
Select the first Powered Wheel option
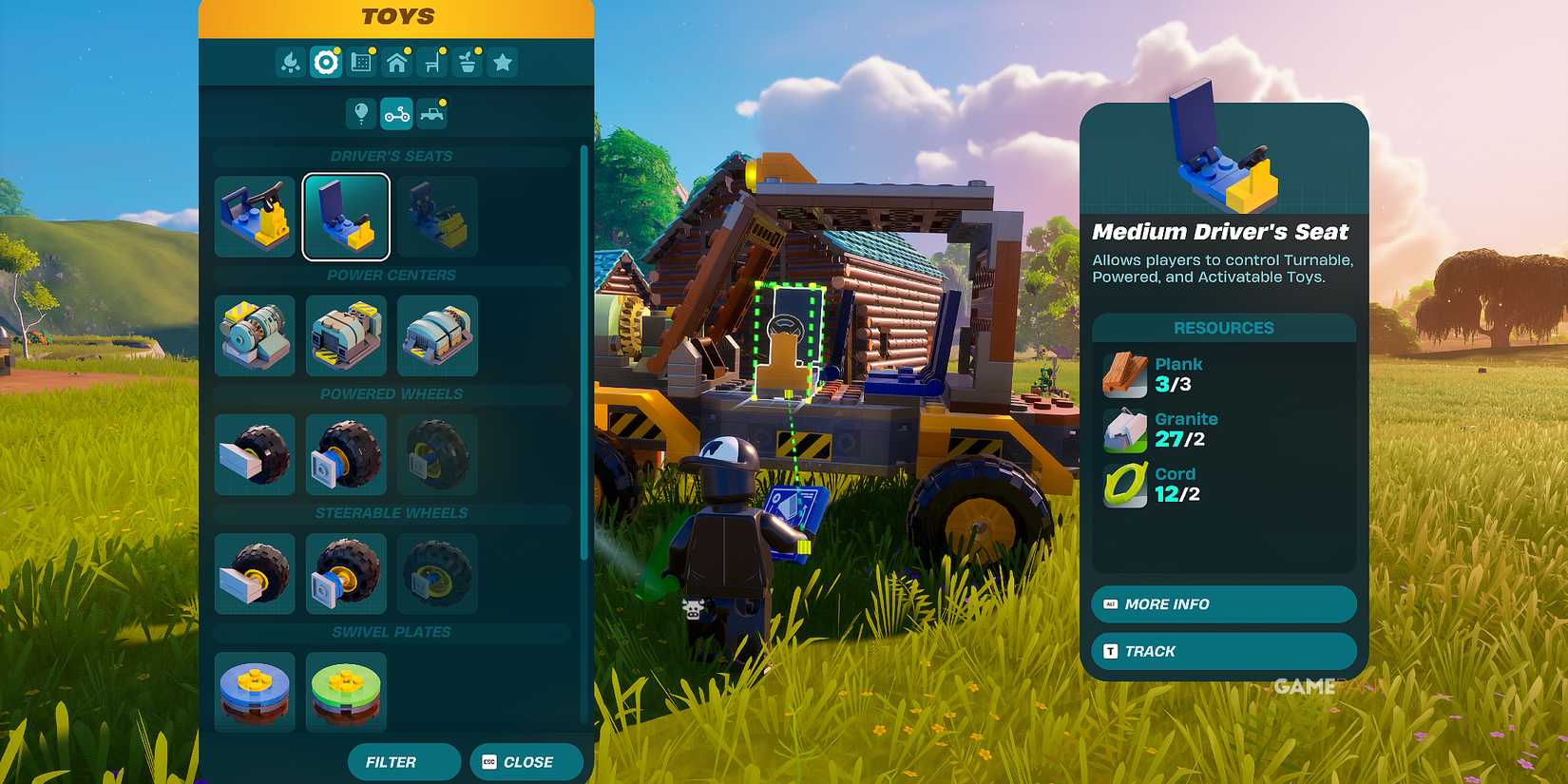pyautogui.click(x=255, y=454)
